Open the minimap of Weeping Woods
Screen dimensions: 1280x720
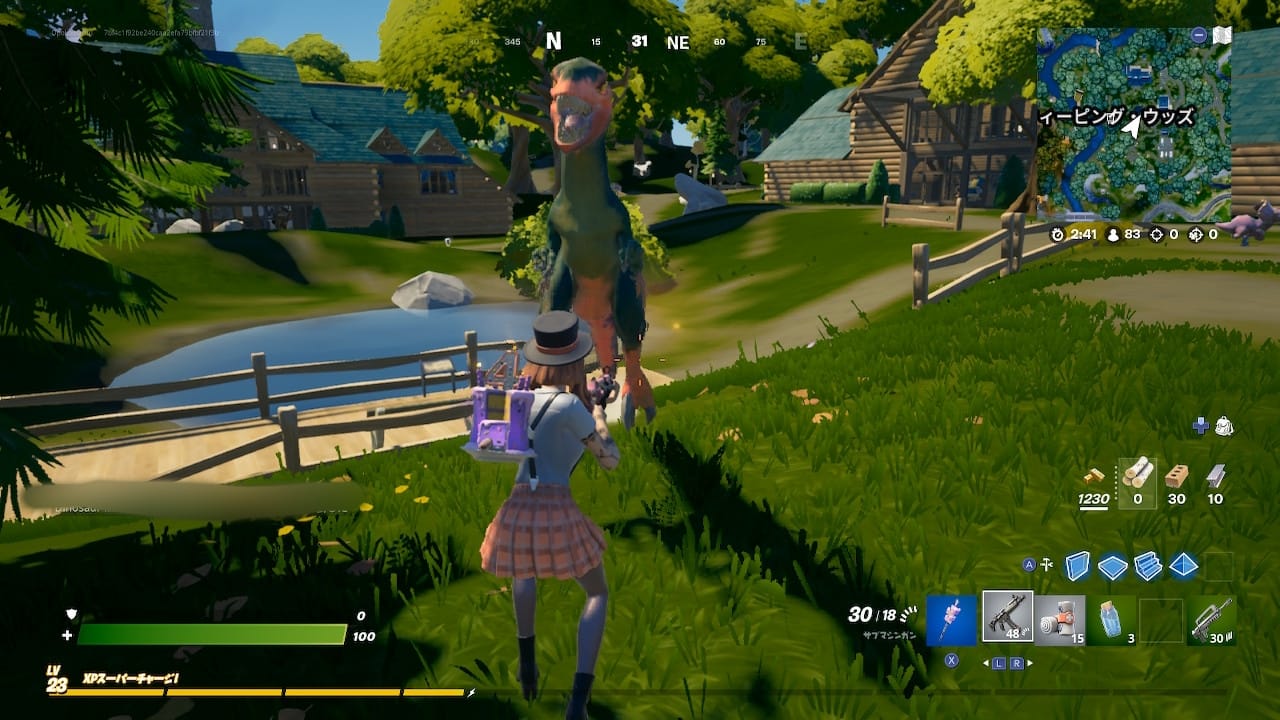point(1134,125)
